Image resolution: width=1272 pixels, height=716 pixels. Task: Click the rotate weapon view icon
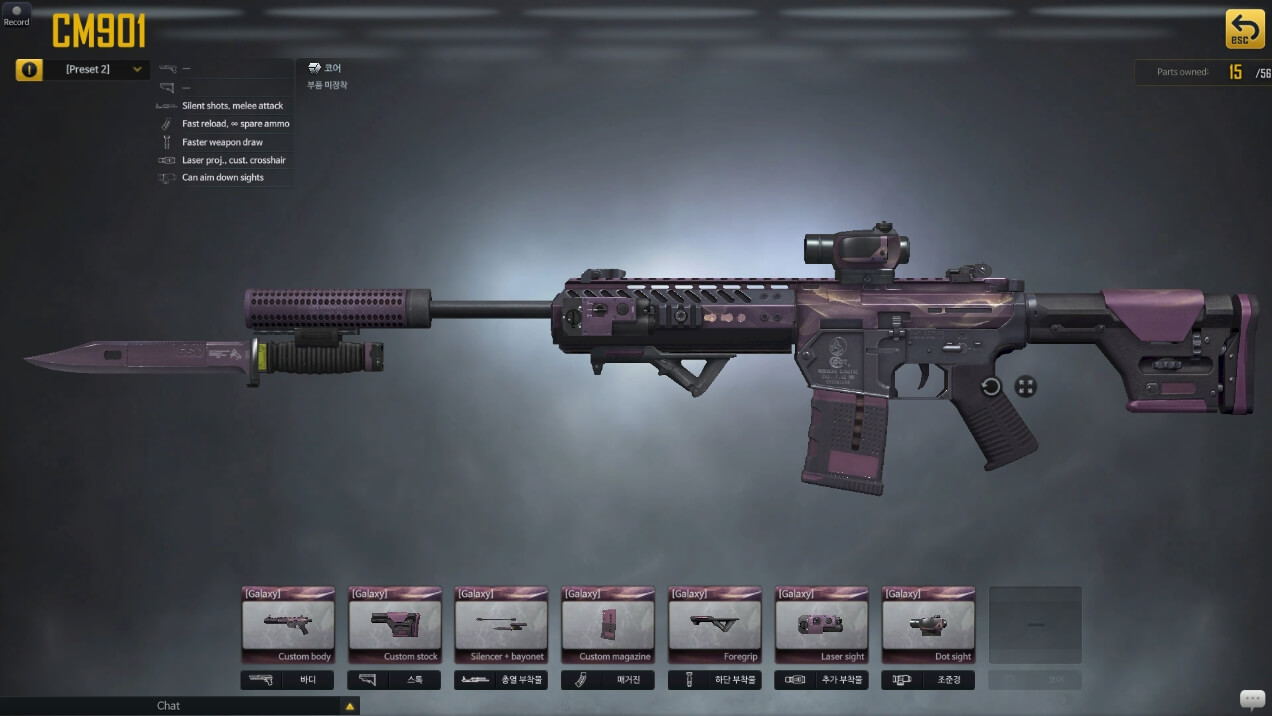tap(991, 387)
